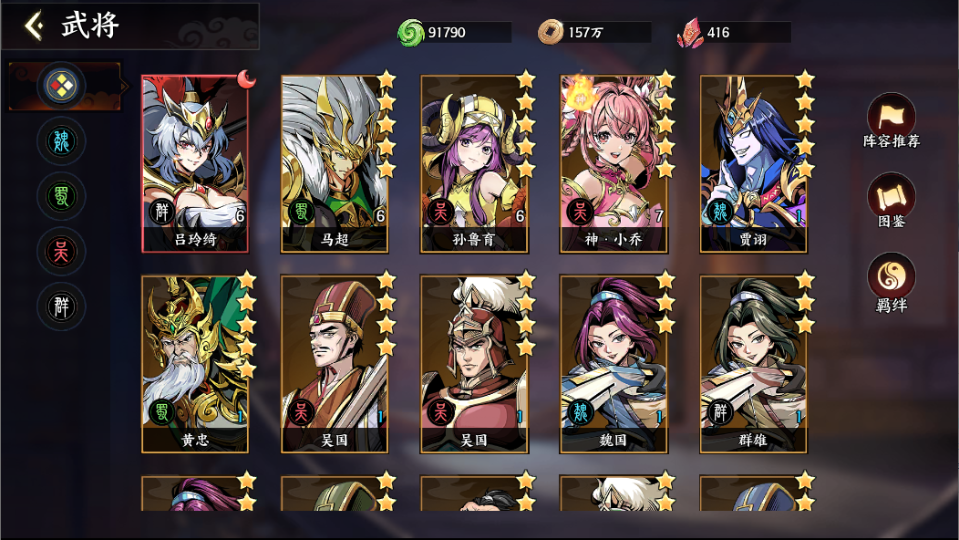959x540 pixels.
Task: Choose the 孙鲁育 hero card
Action: click(474, 162)
